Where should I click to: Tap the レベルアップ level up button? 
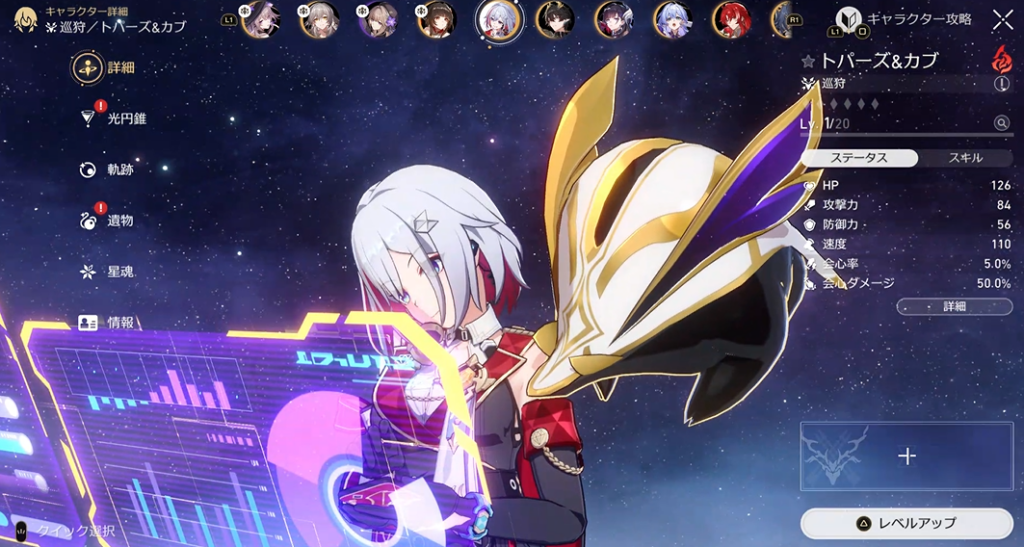pos(907,523)
